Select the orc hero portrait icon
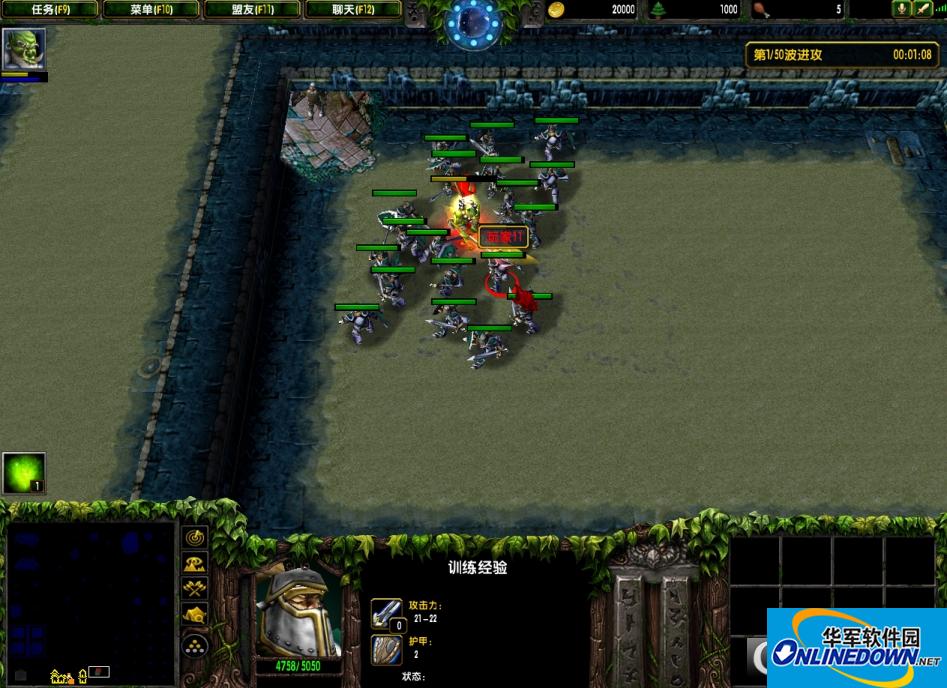The image size is (947, 688). [x=23, y=49]
